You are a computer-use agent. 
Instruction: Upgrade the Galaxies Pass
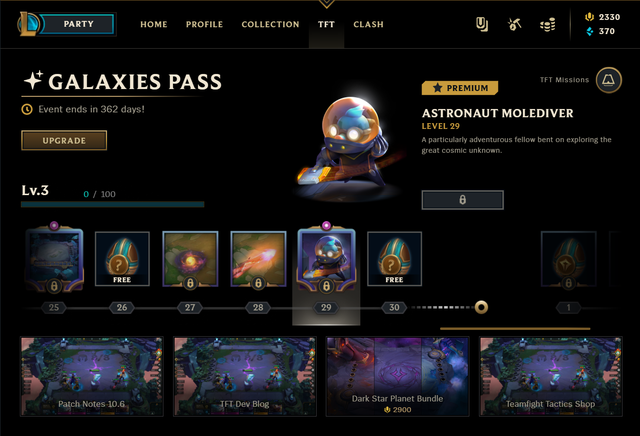pos(63,141)
